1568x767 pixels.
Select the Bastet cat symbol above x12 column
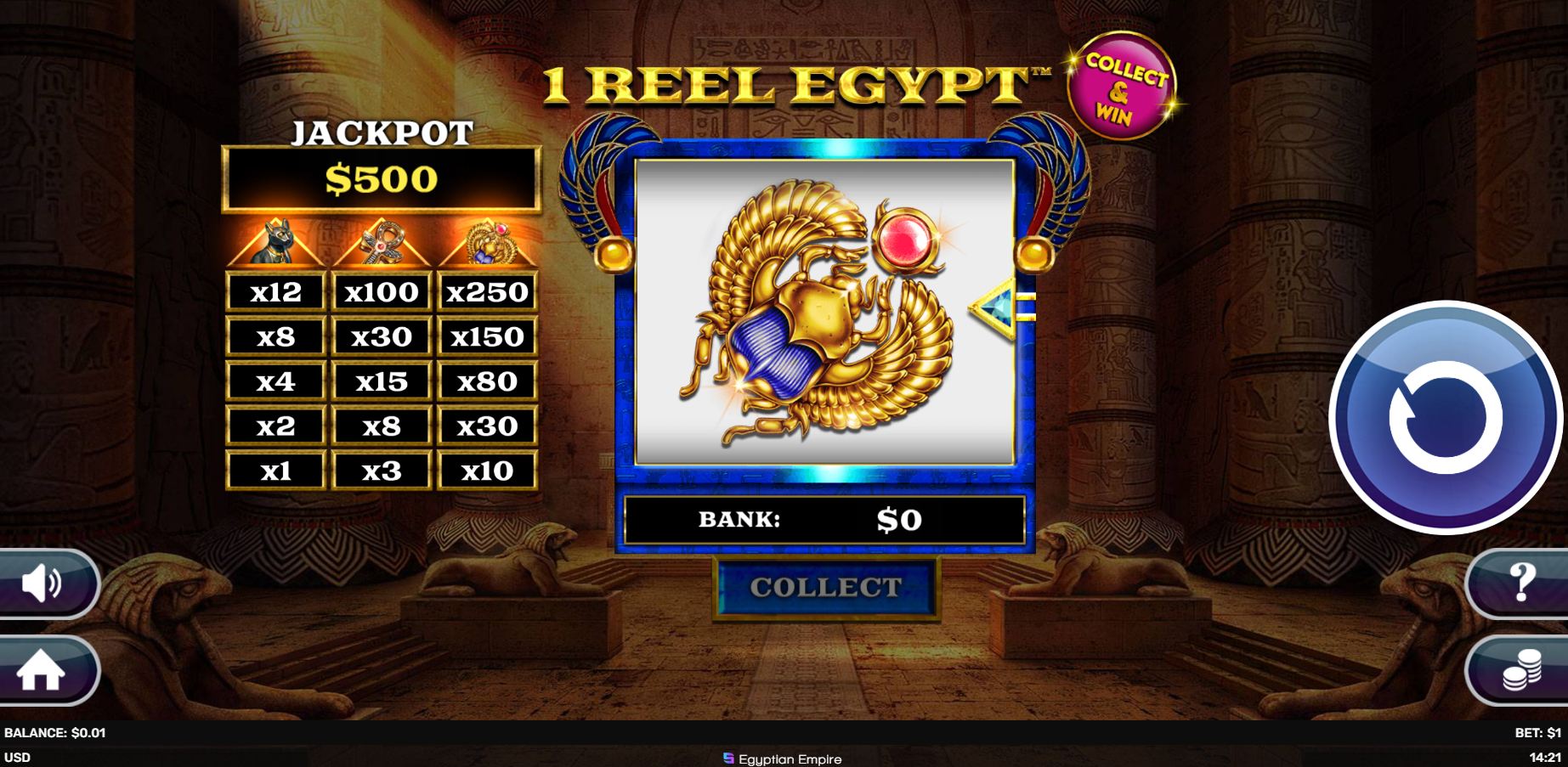pyautogui.click(x=274, y=244)
